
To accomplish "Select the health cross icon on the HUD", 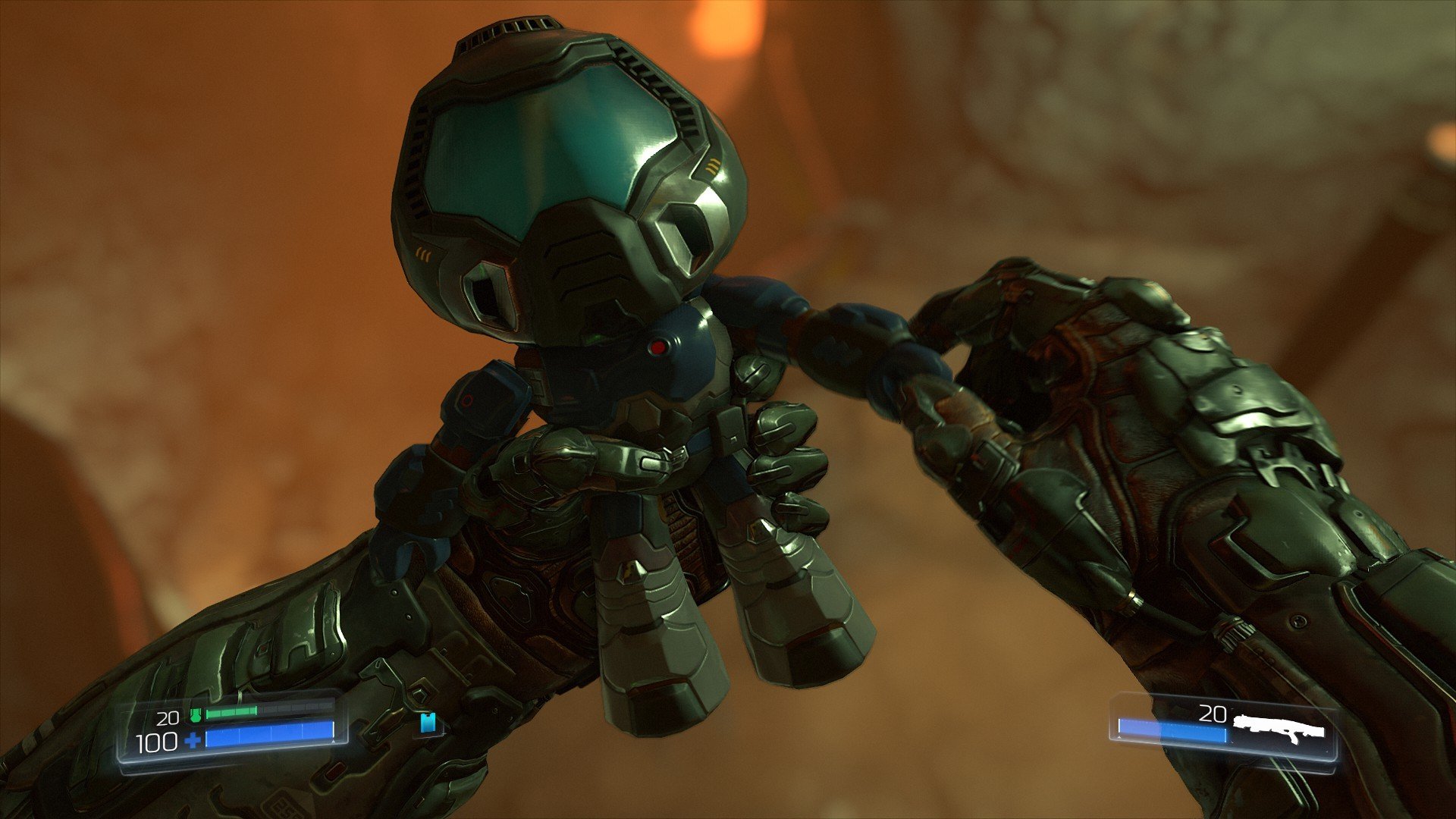I will (193, 741).
